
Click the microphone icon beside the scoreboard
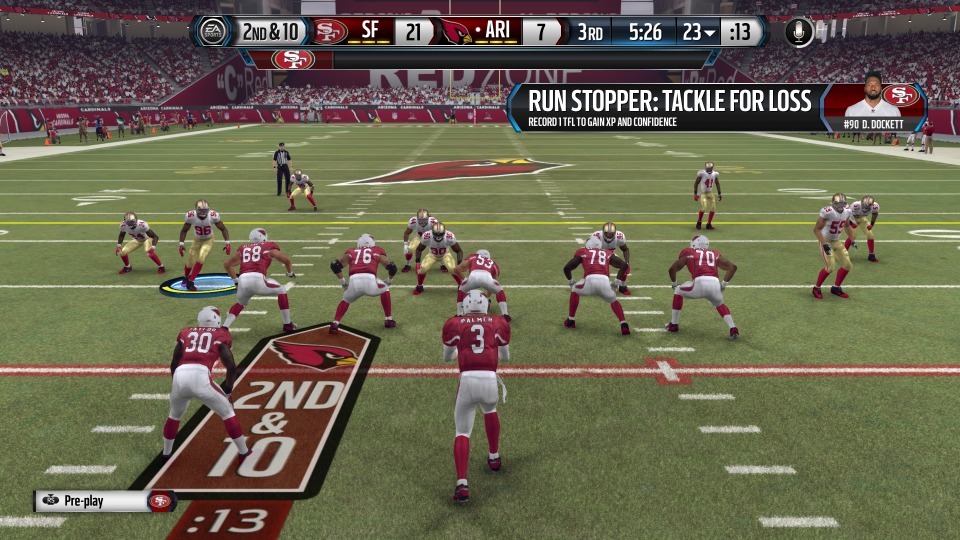pos(798,32)
